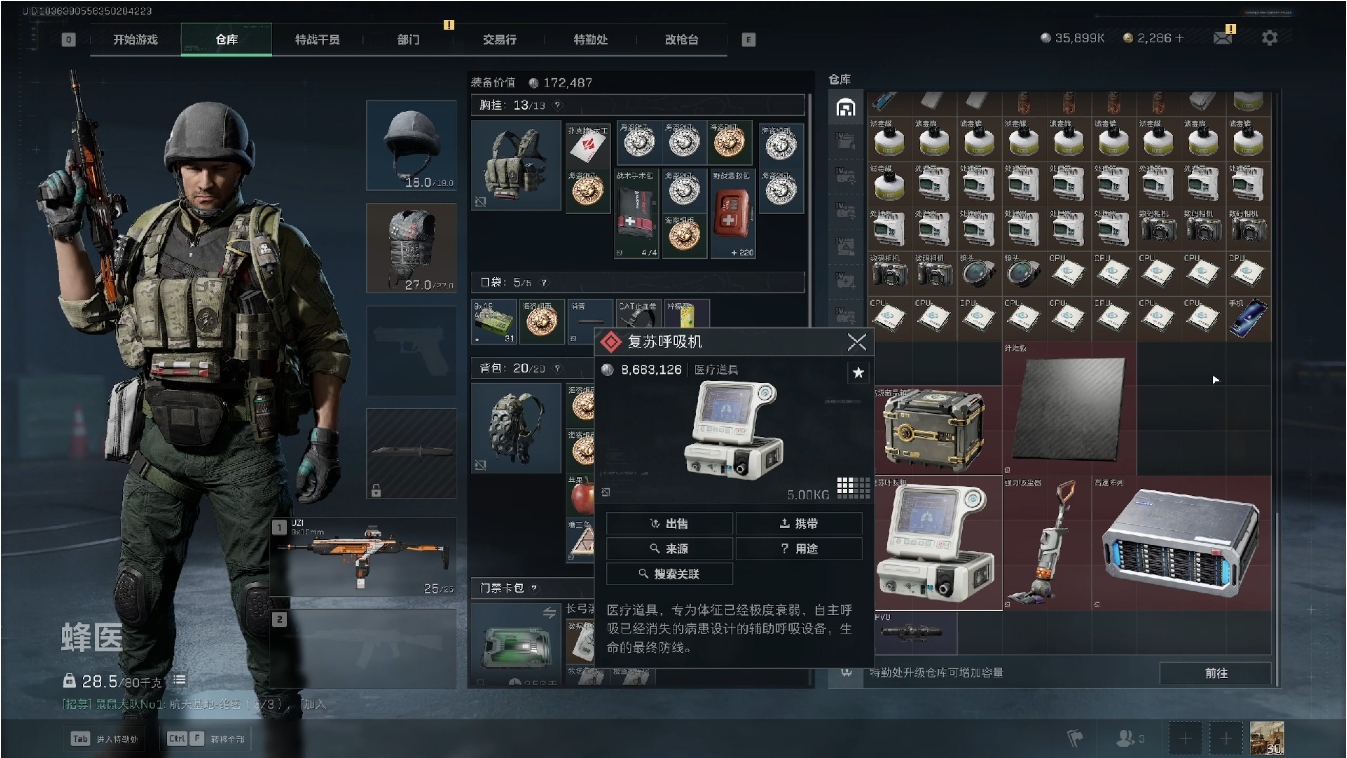Click the 前往 button
Screen dimensions: 1347x758
coord(1215,673)
